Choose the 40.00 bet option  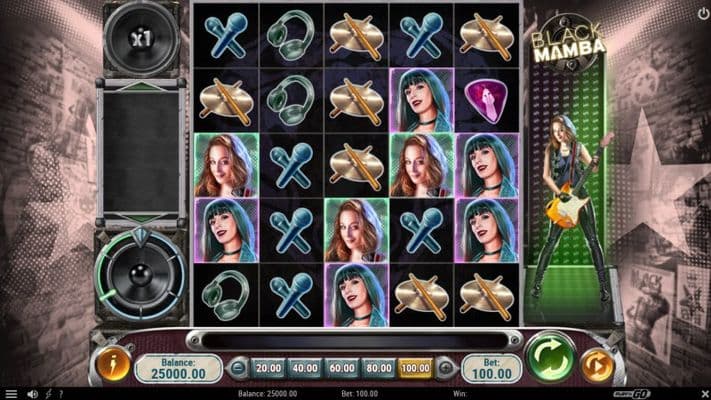click(304, 369)
